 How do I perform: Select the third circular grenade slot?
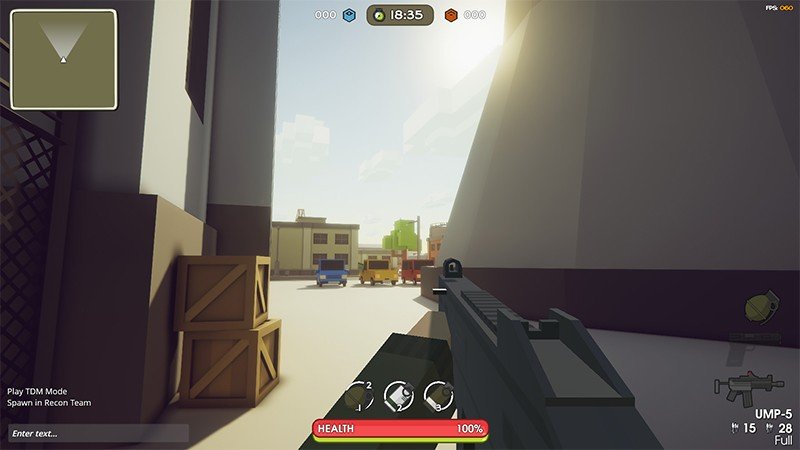[x=439, y=396]
